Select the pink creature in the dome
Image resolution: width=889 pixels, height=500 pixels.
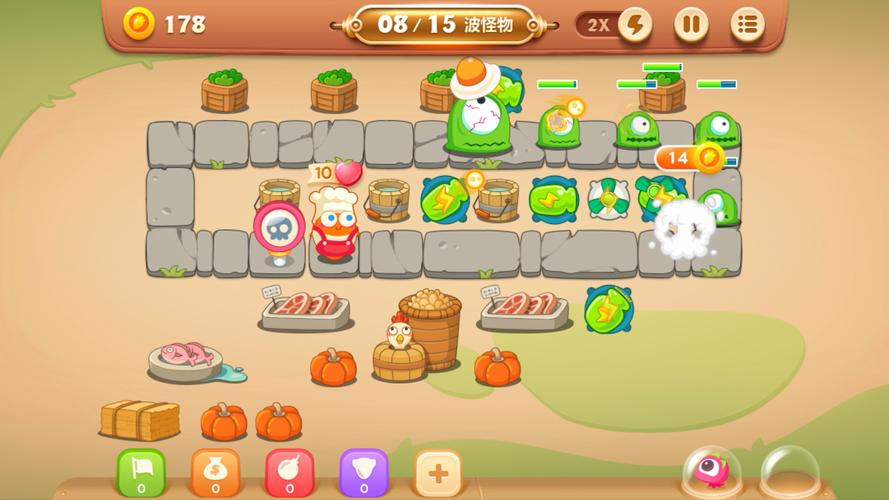pos(712,470)
